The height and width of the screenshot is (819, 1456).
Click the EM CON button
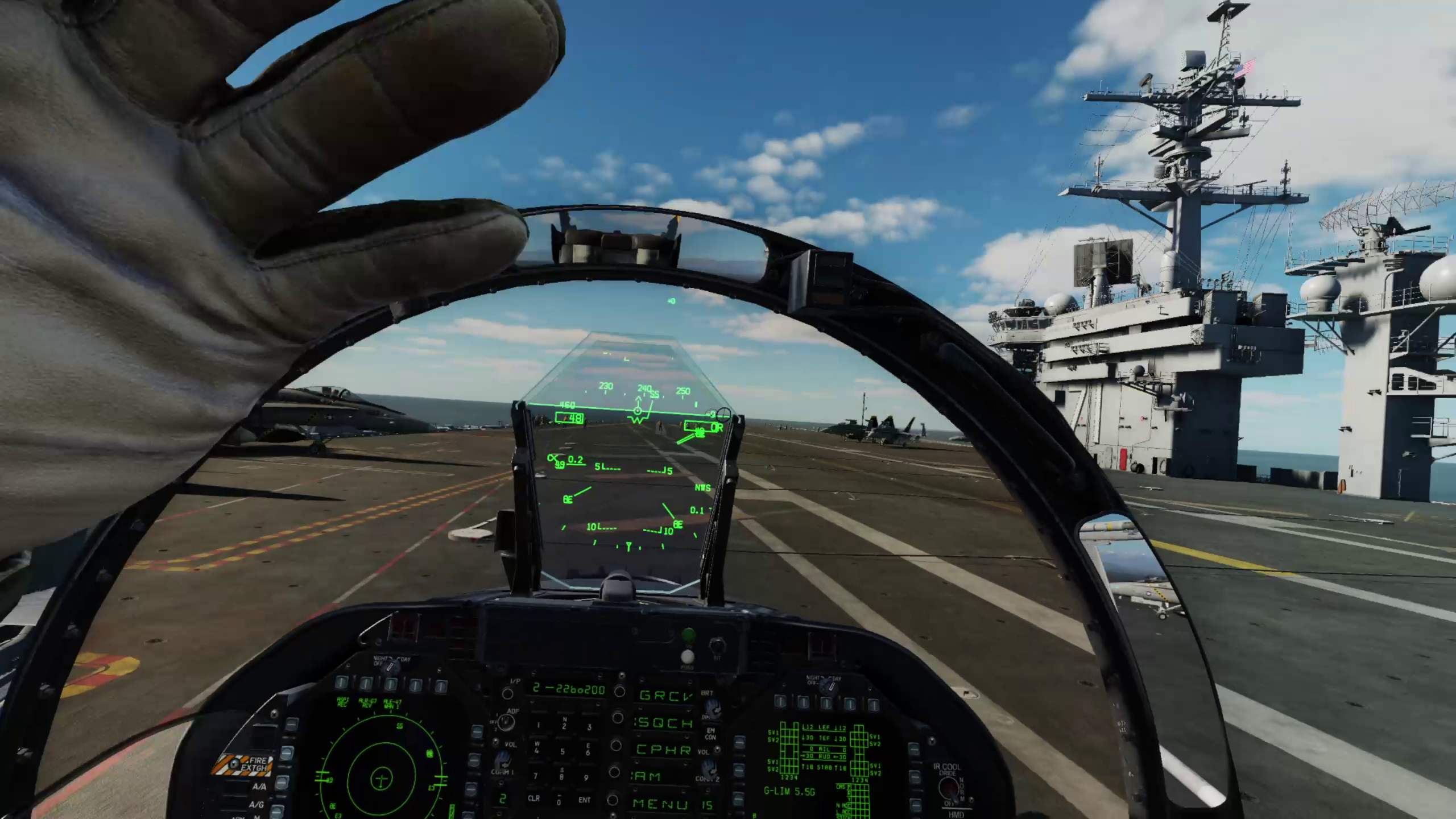pyautogui.click(x=710, y=734)
